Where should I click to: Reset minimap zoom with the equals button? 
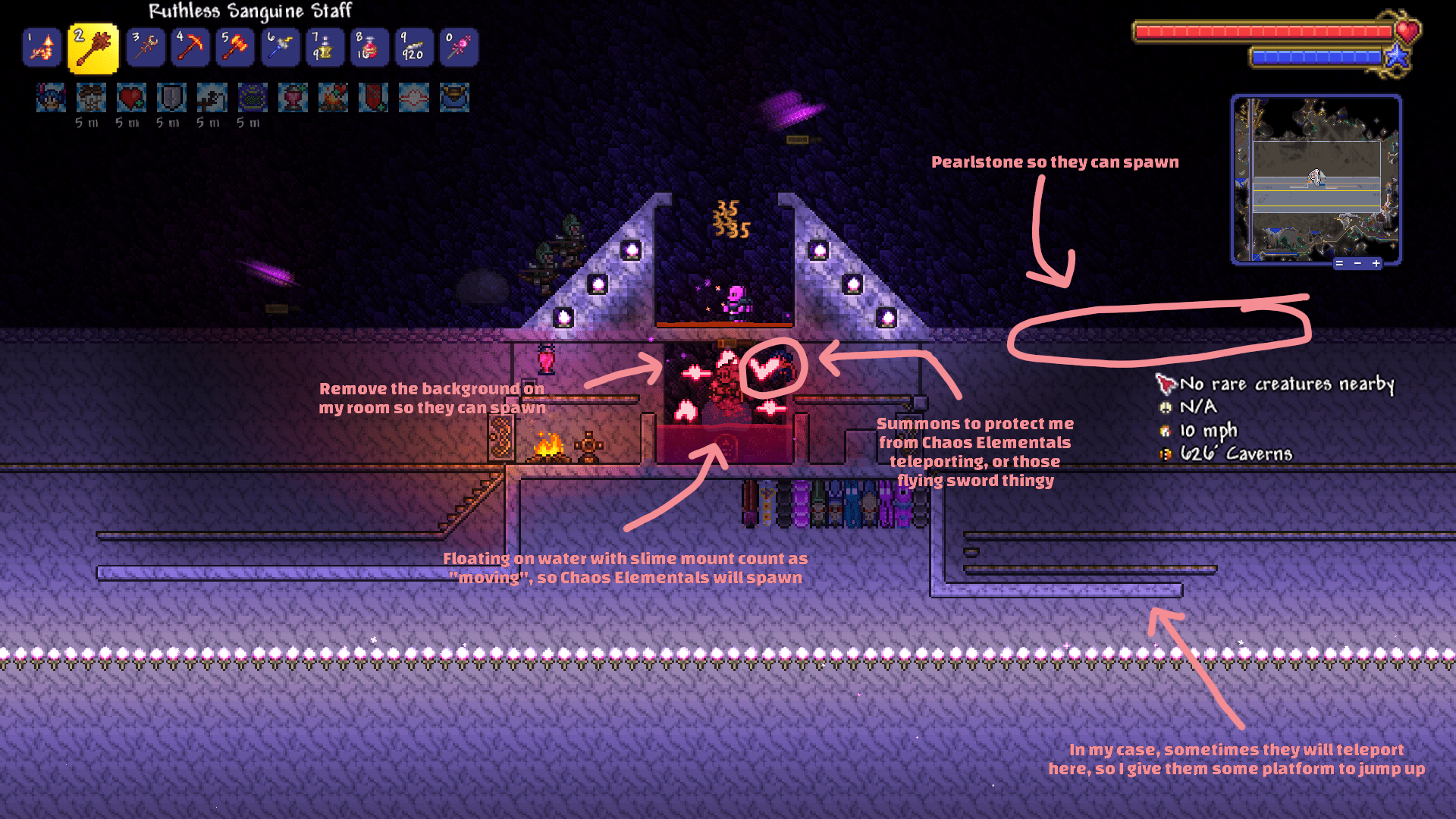(1340, 263)
